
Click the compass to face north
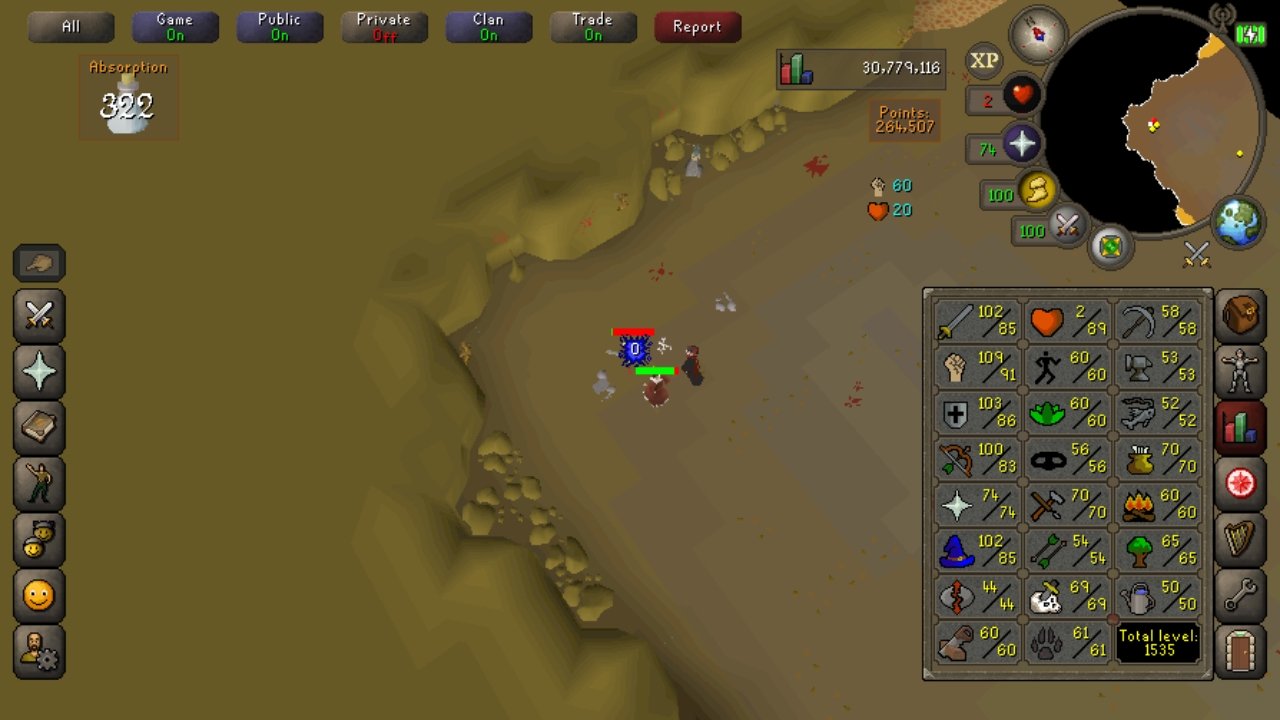(x=1040, y=35)
